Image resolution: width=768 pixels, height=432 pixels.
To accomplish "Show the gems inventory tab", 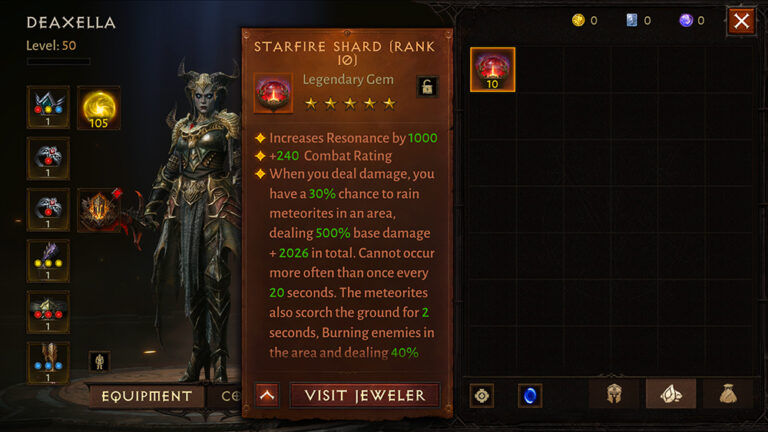I will pyautogui.click(x=670, y=395).
